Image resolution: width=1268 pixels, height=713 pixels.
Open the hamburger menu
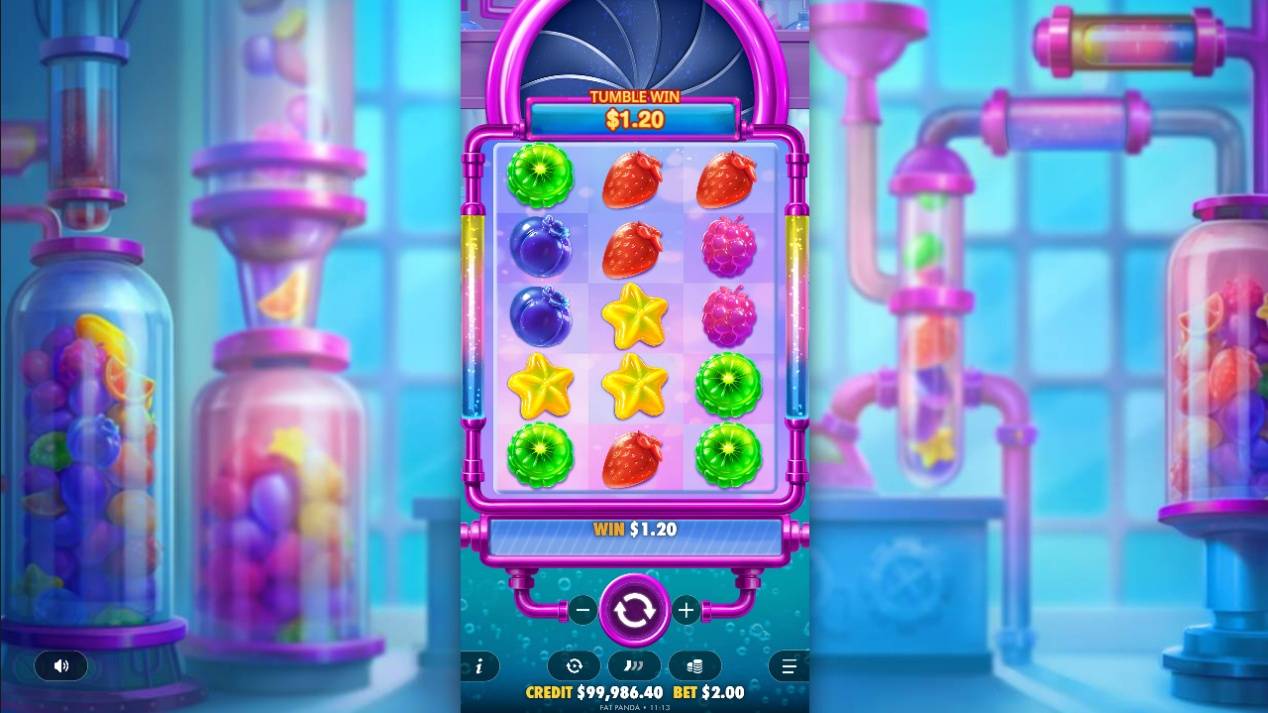[x=789, y=666]
